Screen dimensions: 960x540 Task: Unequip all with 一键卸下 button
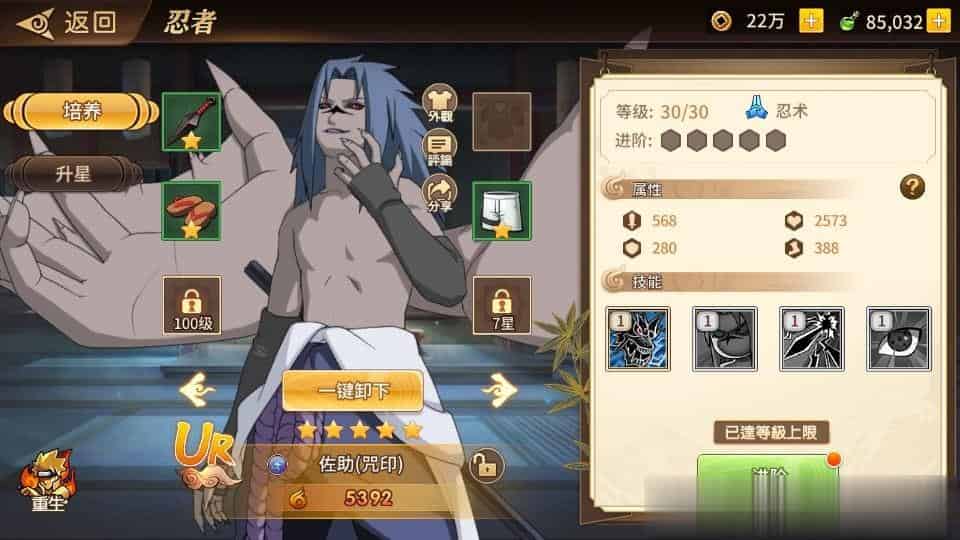tap(352, 391)
